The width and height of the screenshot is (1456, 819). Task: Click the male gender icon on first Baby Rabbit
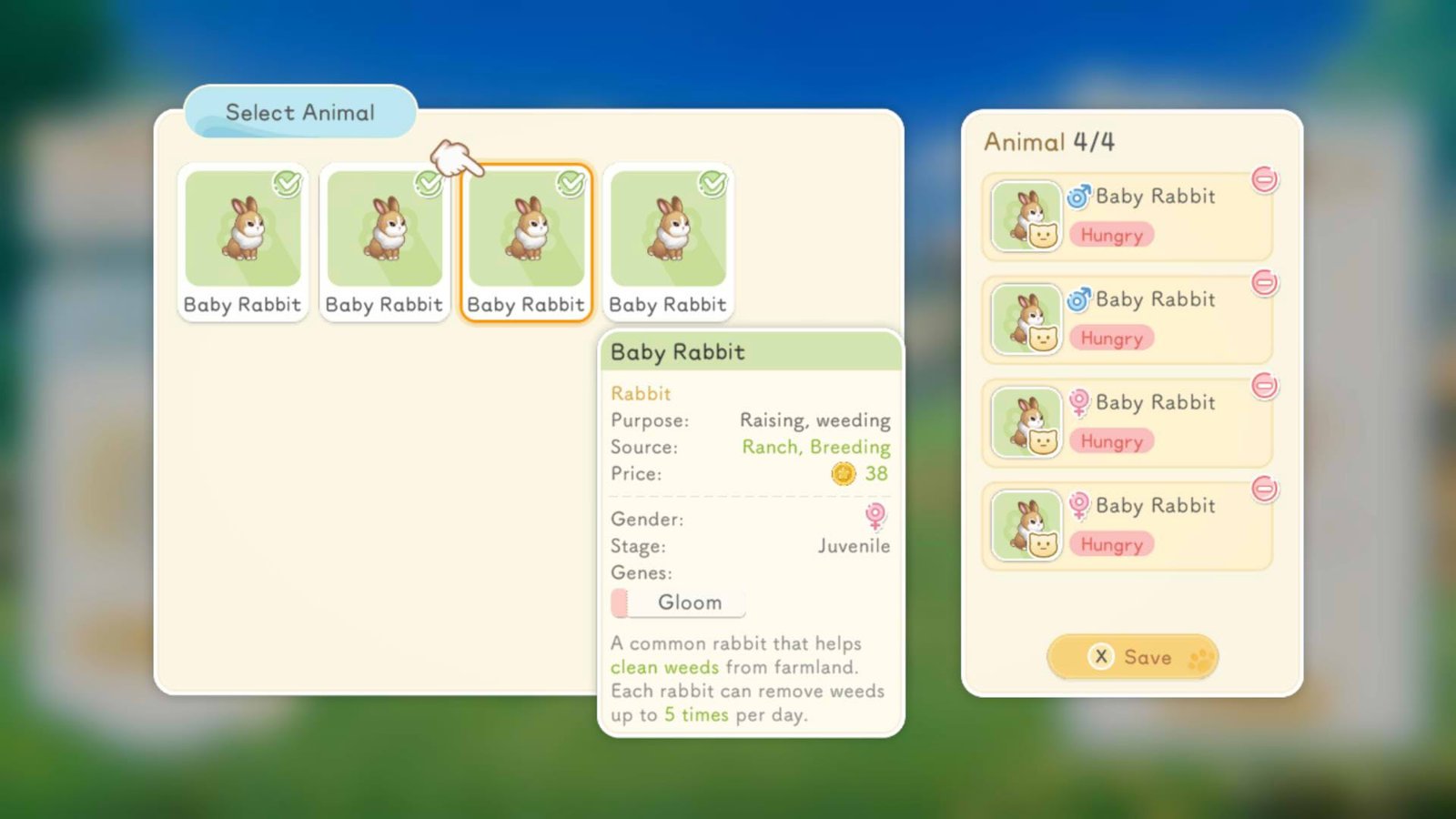point(1079,197)
